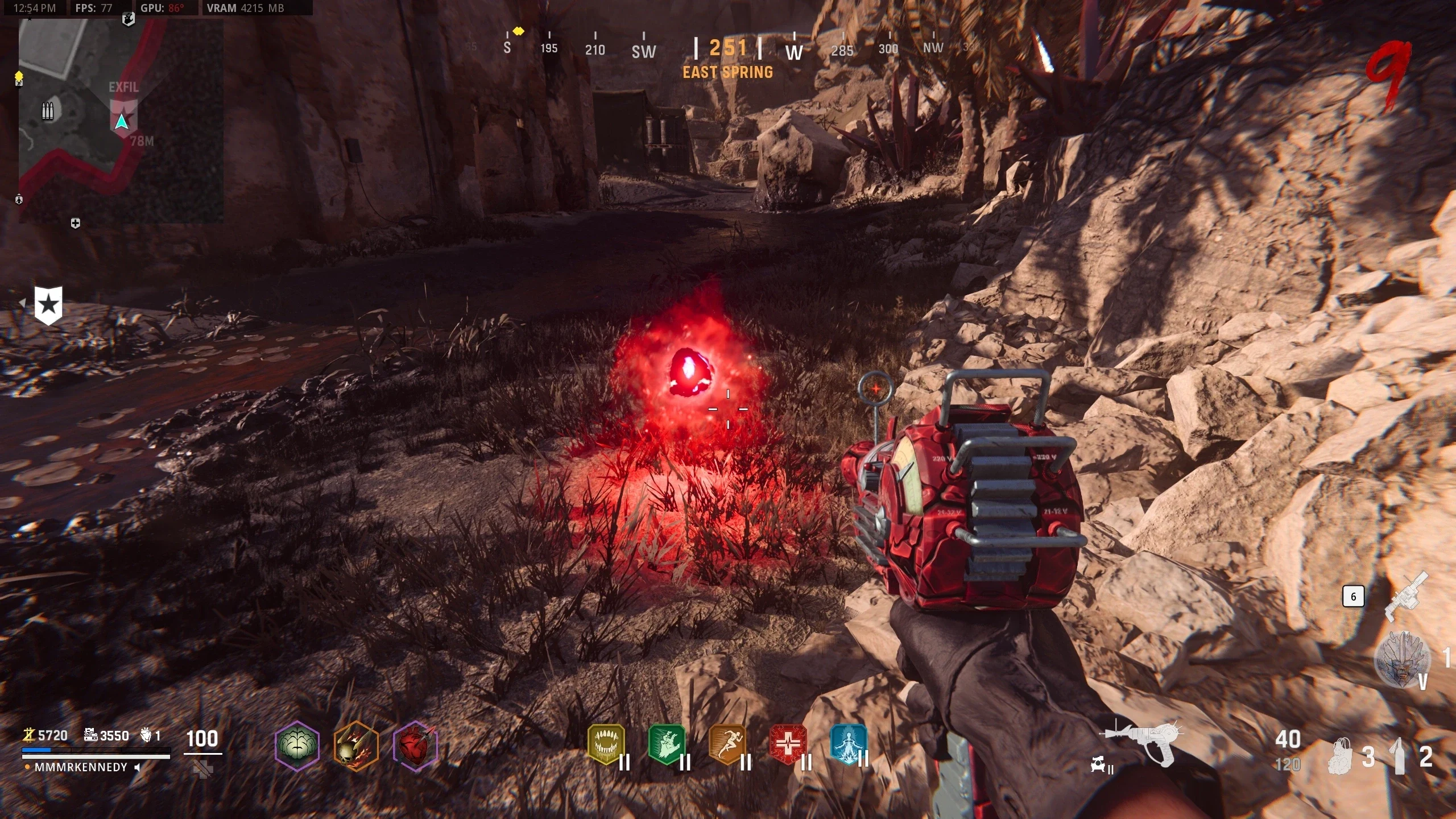This screenshot has height=819, width=1456.
Task: Click the blue glowing figure perk icon
Action: click(x=848, y=744)
